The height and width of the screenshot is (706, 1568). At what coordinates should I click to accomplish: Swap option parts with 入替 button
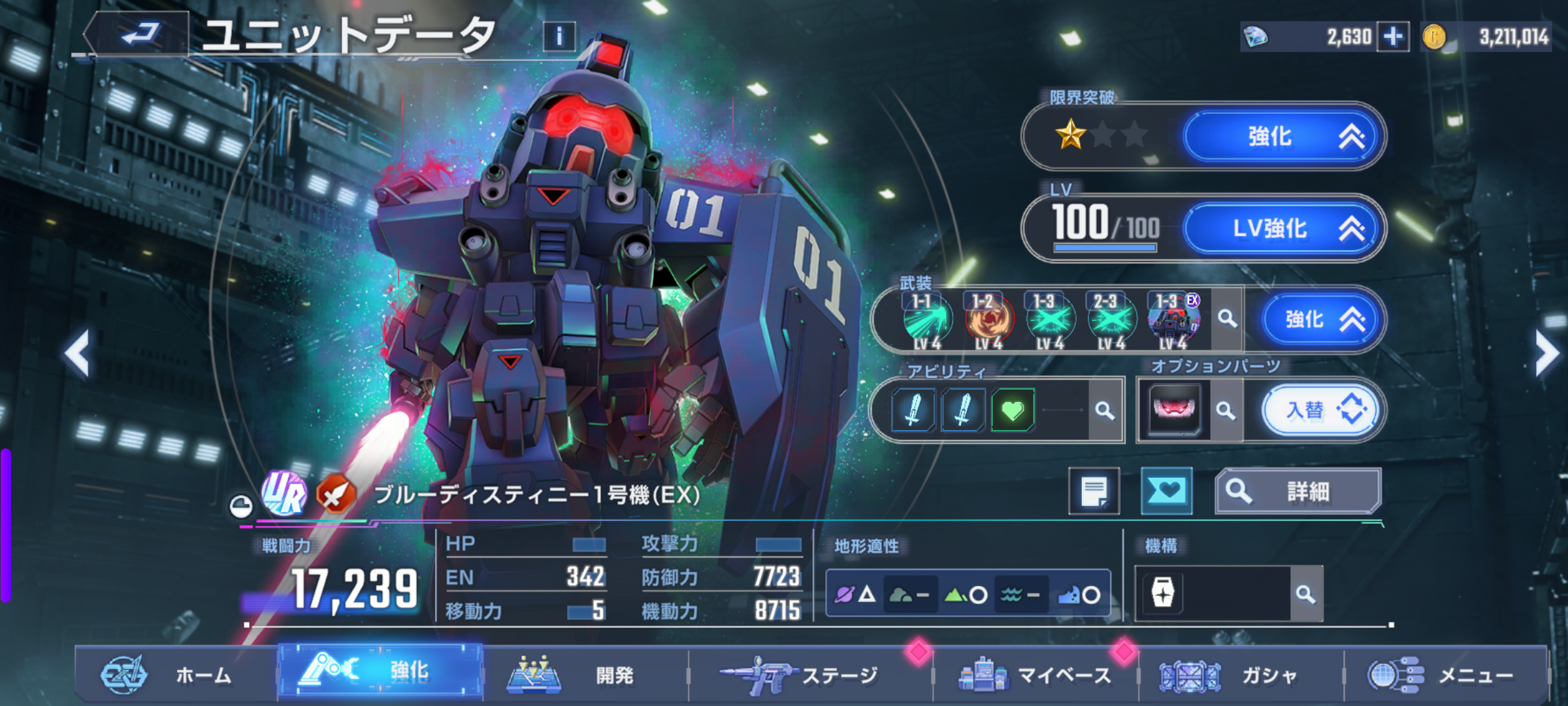(x=1321, y=411)
